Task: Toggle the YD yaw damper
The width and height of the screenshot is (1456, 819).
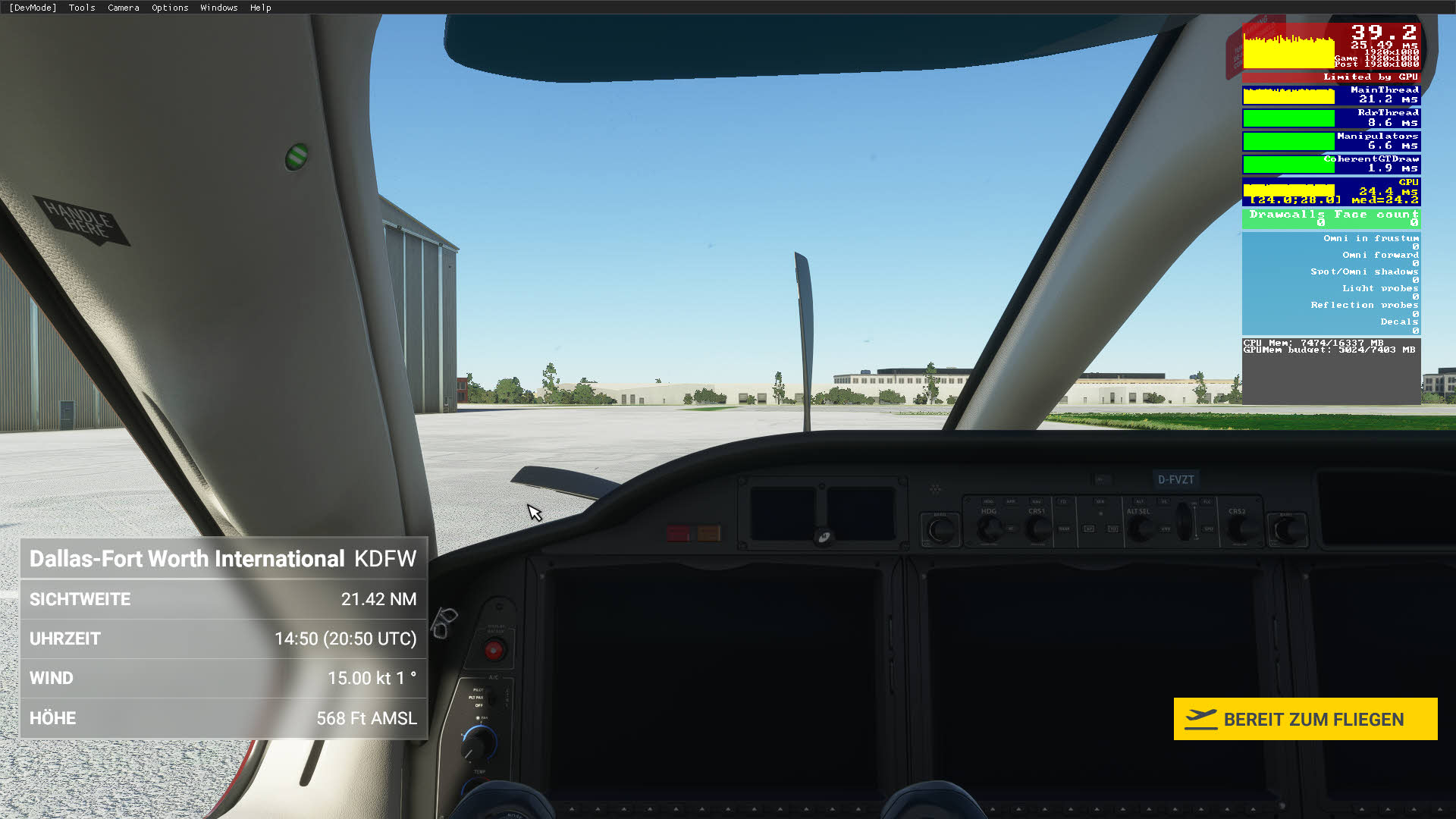Action: (x=1112, y=529)
